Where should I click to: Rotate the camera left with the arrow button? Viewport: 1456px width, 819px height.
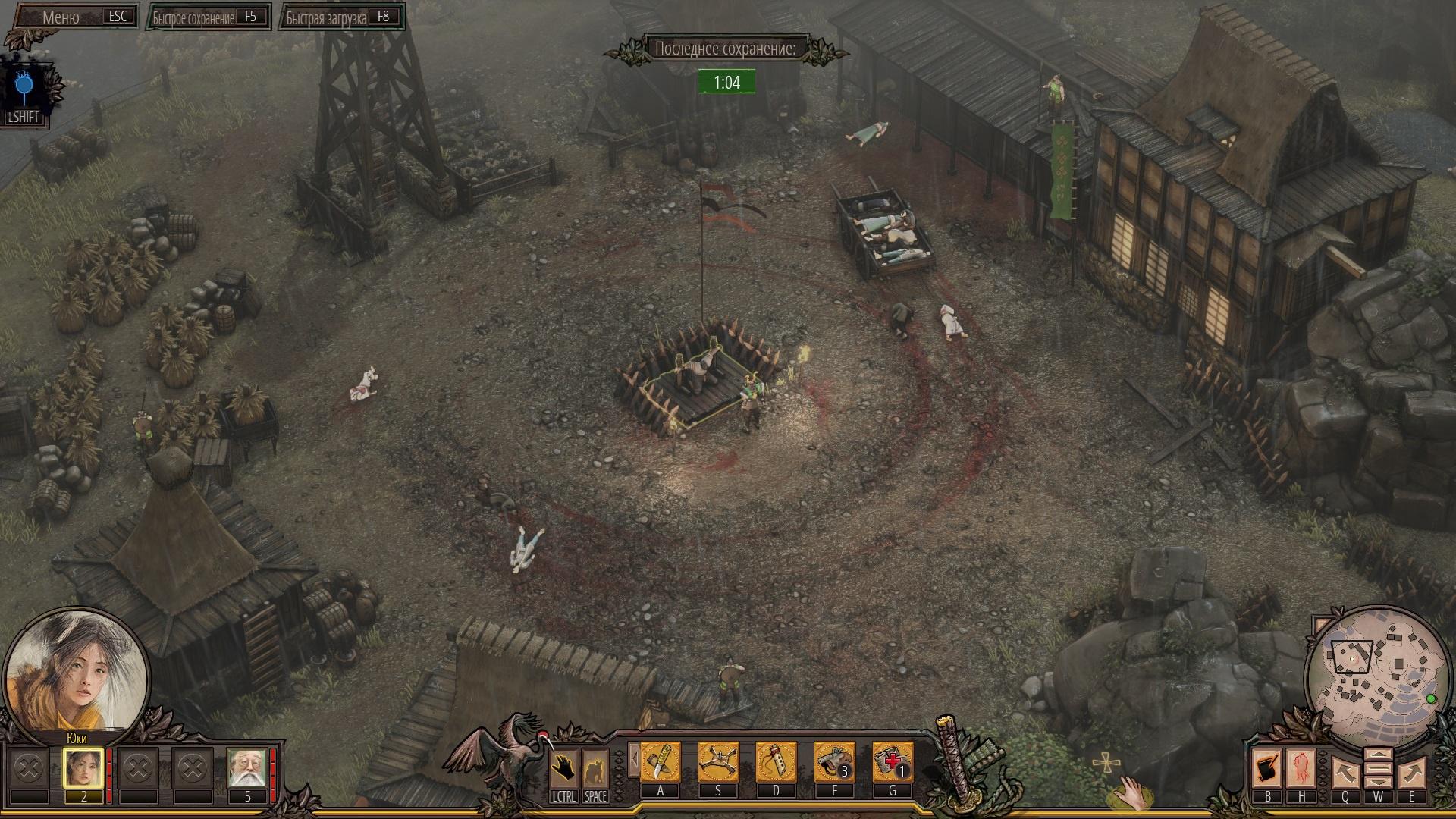click(1345, 772)
